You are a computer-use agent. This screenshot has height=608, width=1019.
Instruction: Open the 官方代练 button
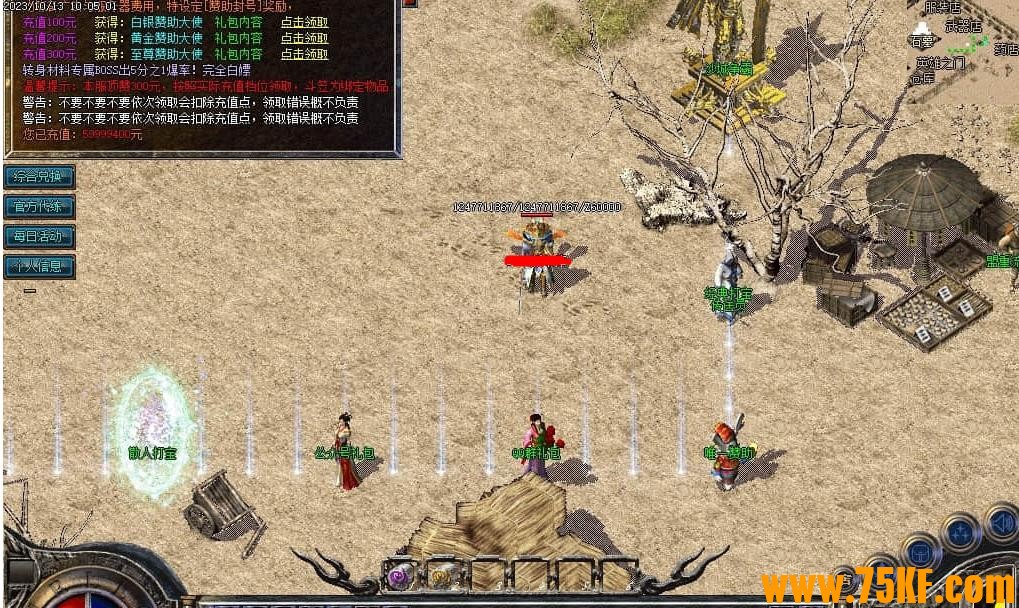(39, 207)
